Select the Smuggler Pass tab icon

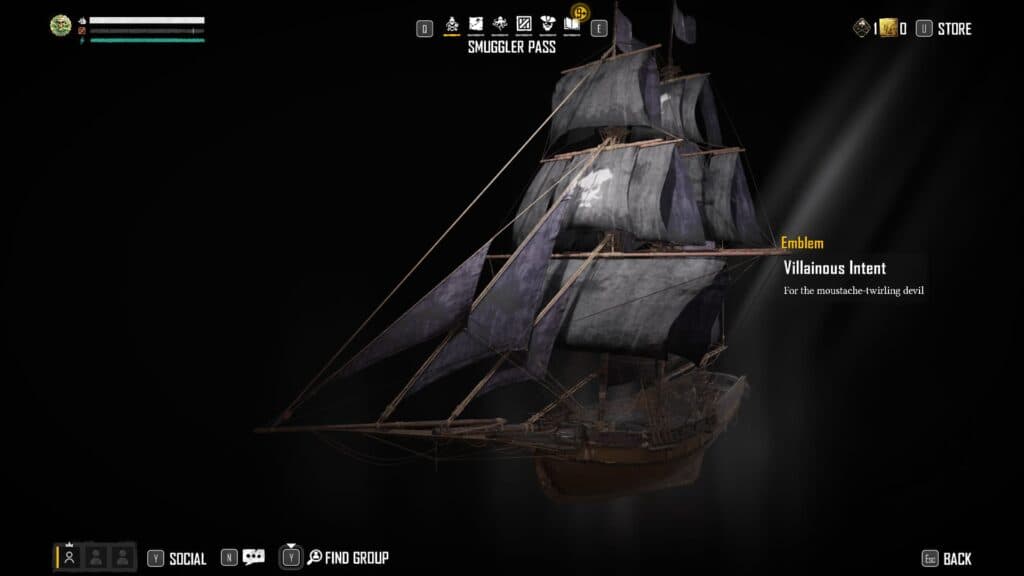(x=452, y=24)
